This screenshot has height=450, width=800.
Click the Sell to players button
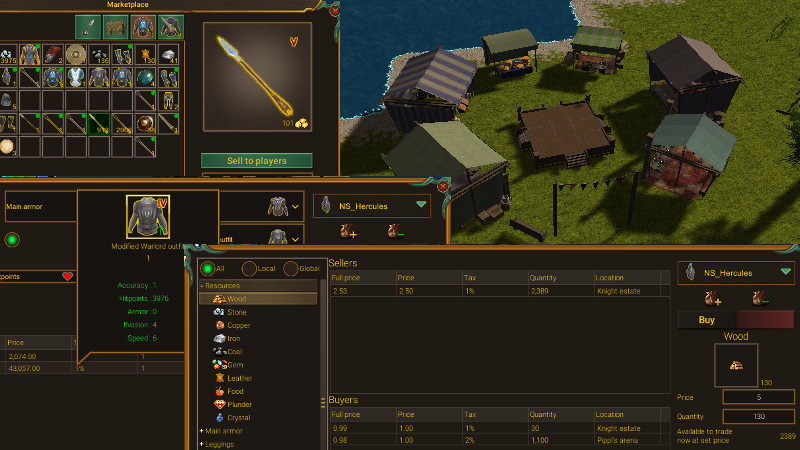[x=257, y=161]
